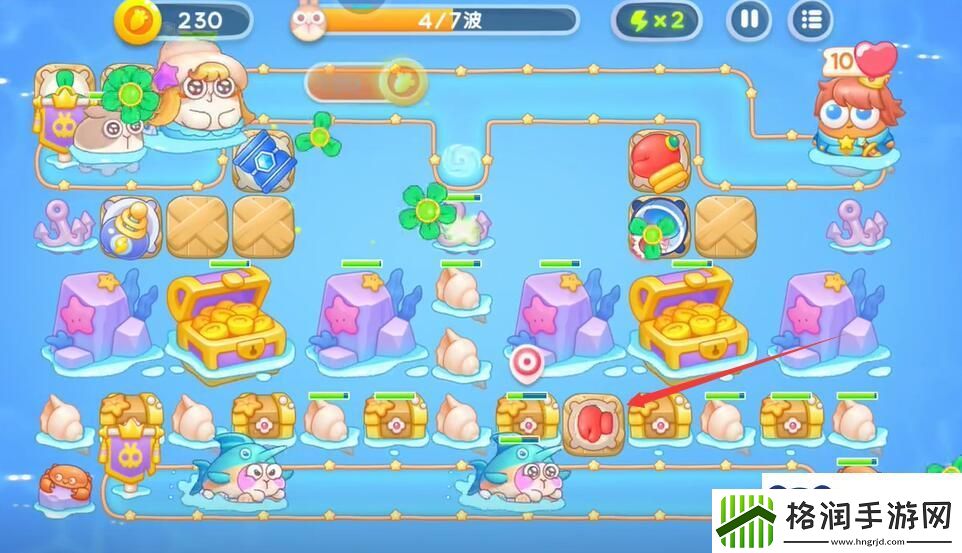Open the list menu button

point(810,20)
